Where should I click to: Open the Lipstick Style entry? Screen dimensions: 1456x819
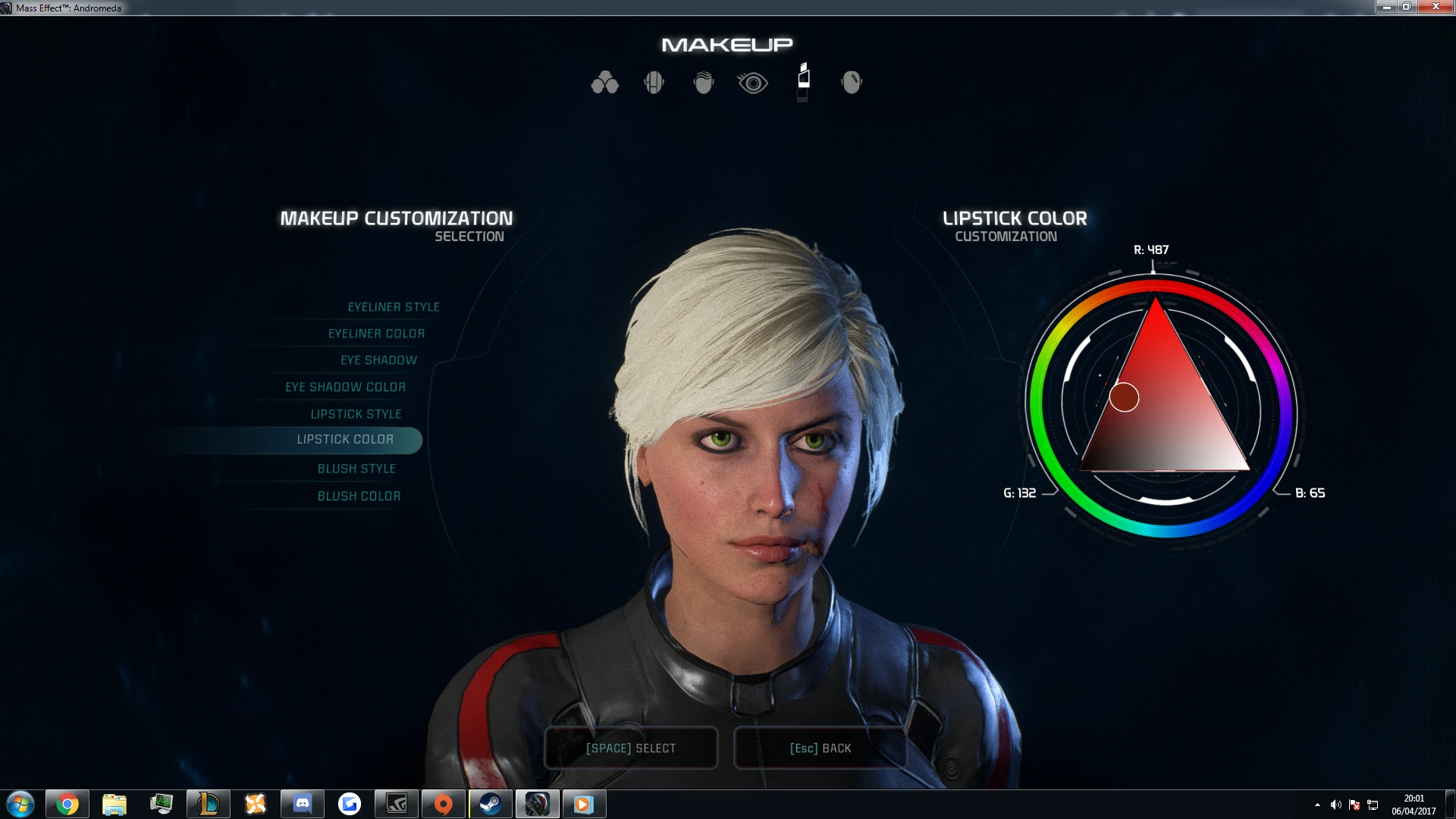(x=356, y=413)
